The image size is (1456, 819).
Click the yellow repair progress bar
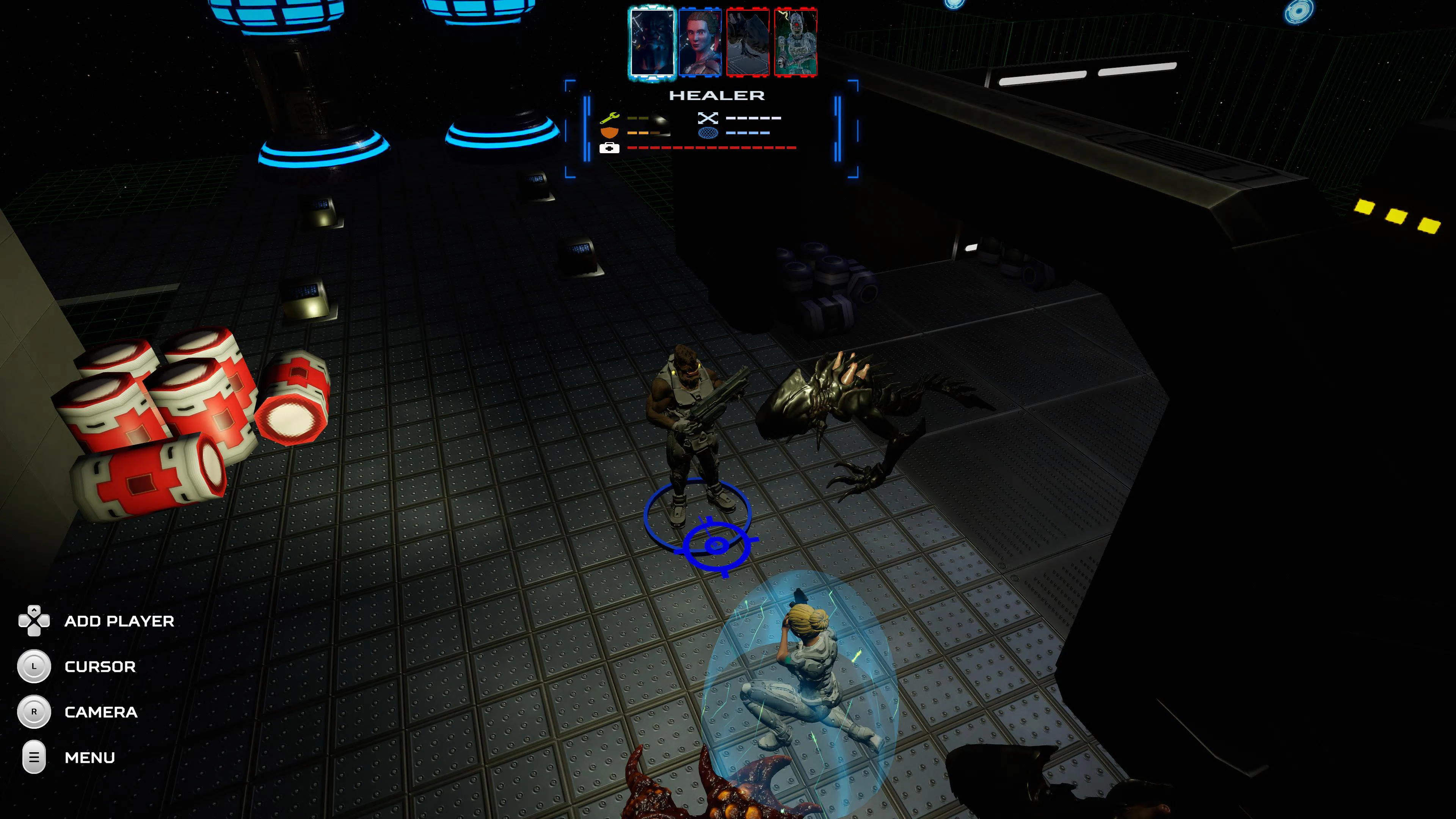tap(638, 118)
